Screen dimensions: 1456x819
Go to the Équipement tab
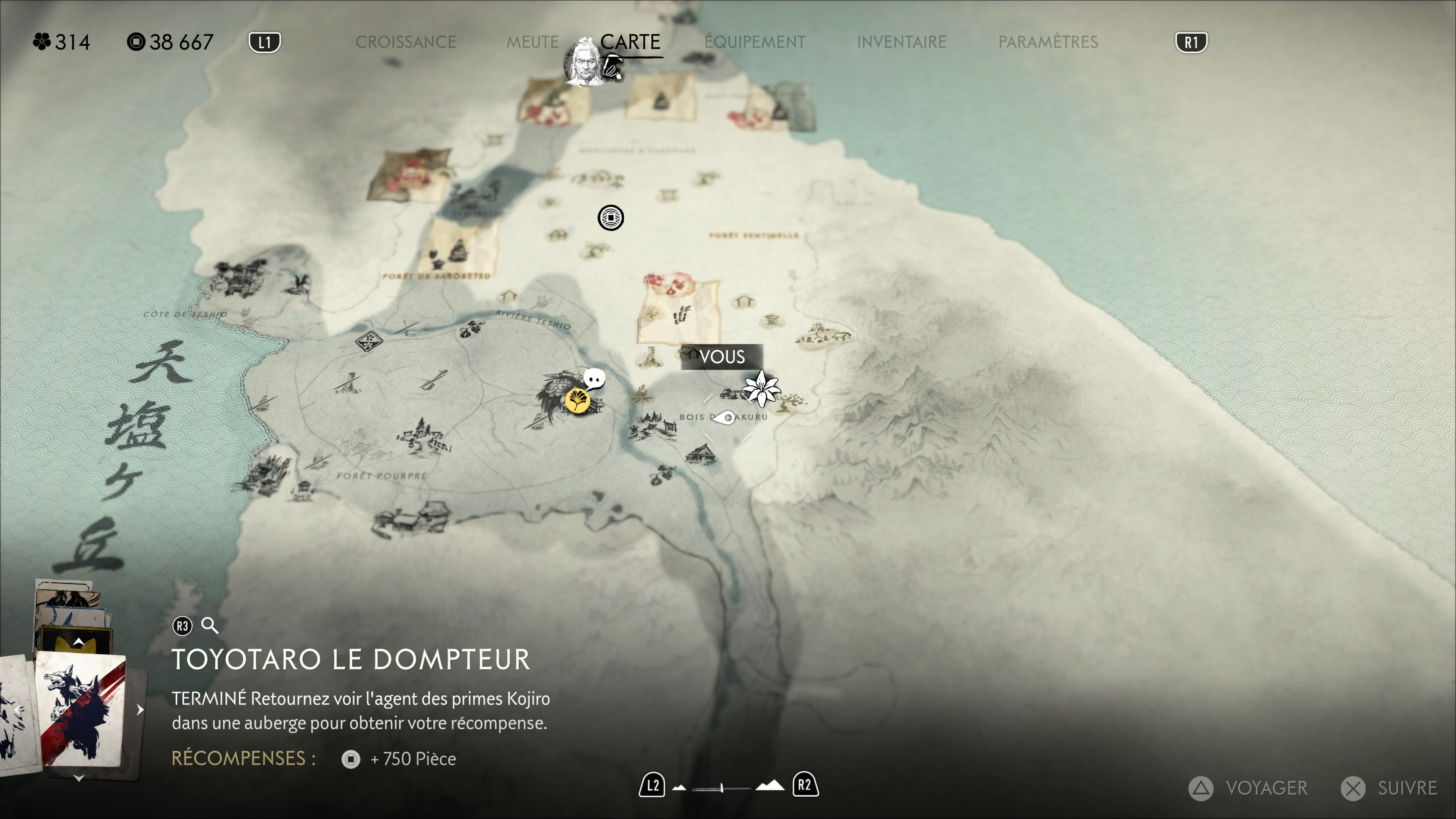pyautogui.click(x=755, y=42)
